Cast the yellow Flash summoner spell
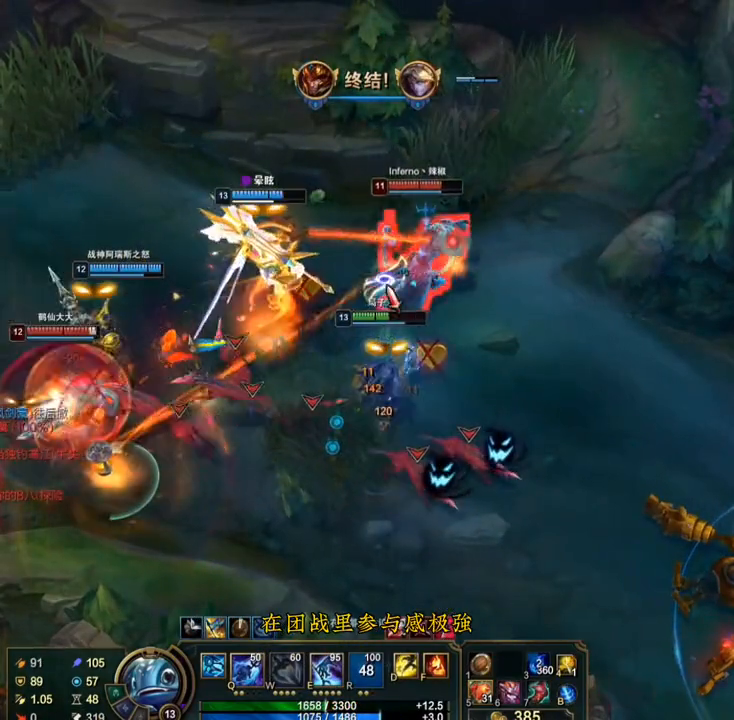The width and height of the screenshot is (734, 720). 406,666
